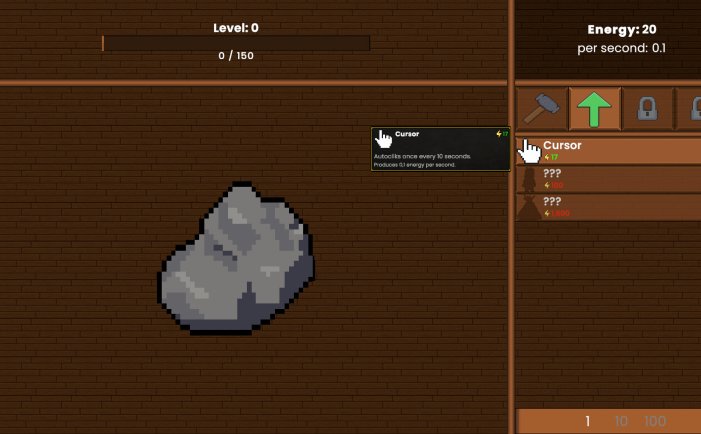Select the unknown ??? item costing 1,000 energy
Screen dimensions: 701x434
coord(607,207)
